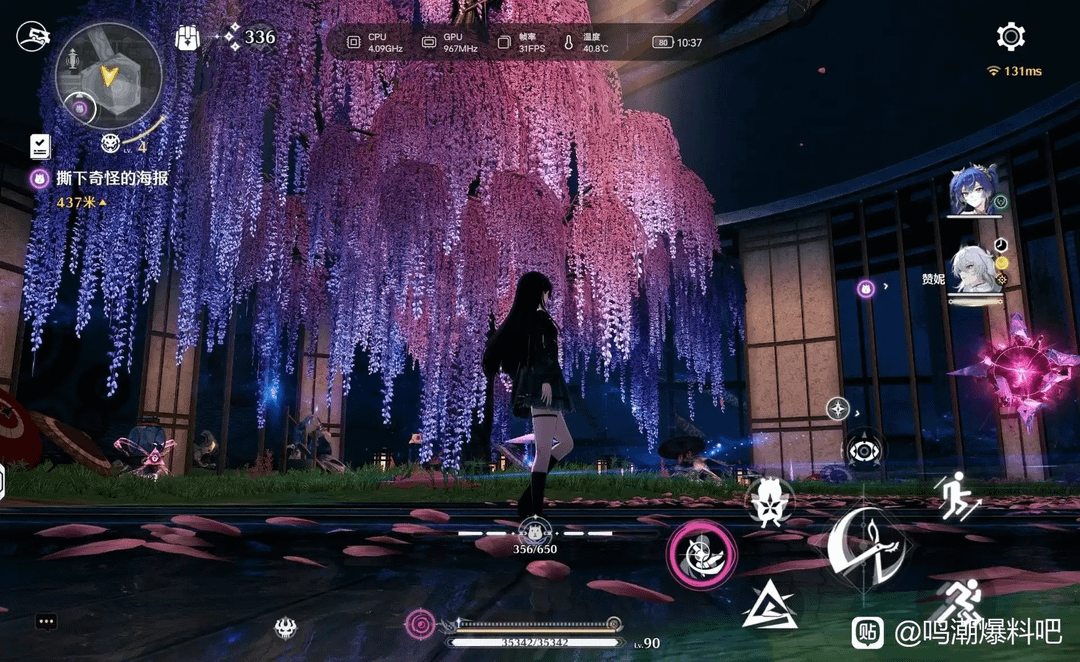Open the backpack icon beside the Astrite count
This screenshot has width=1080, height=662.
(188, 38)
